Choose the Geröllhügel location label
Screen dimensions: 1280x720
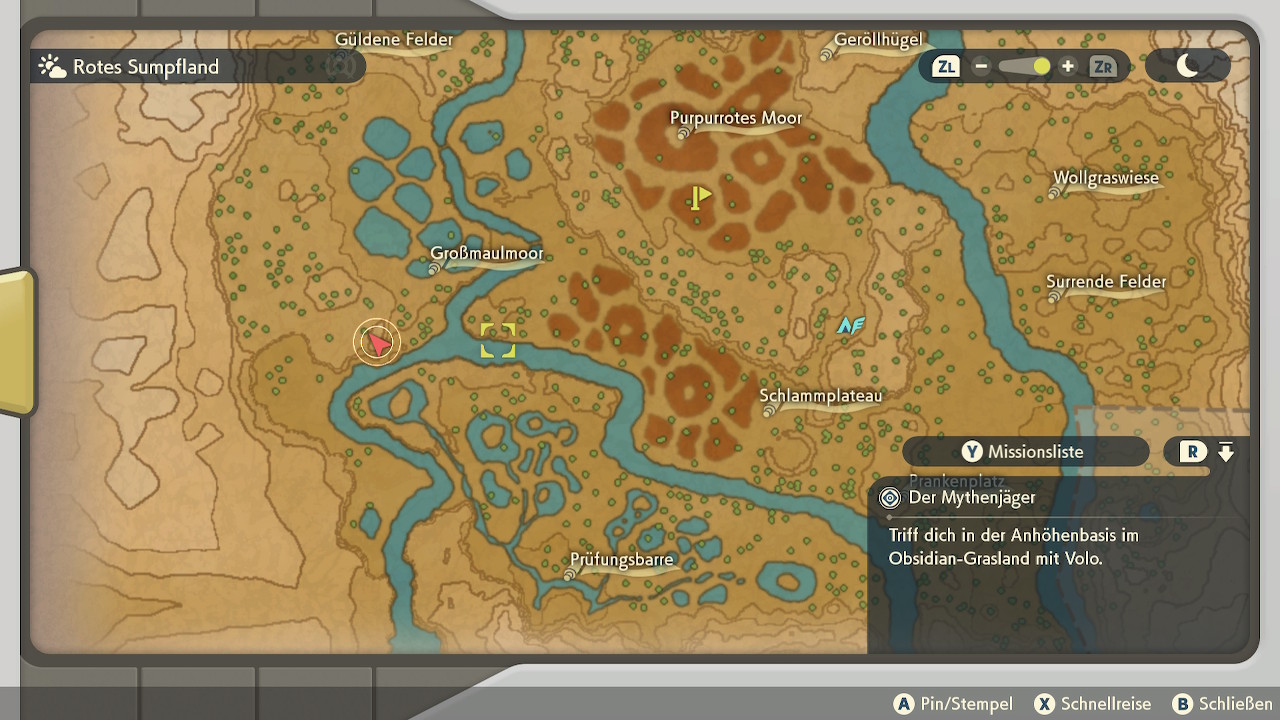coord(878,41)
